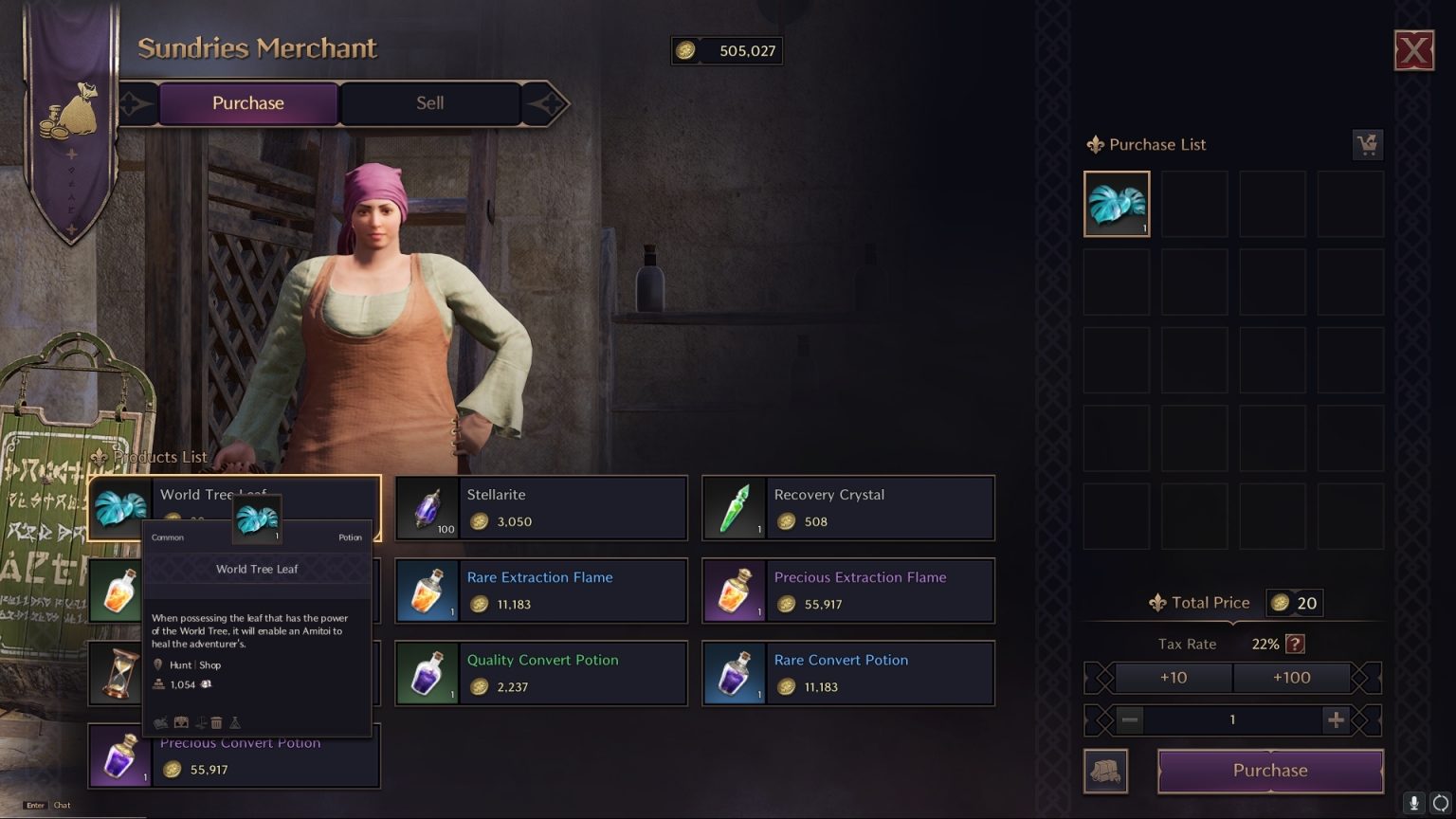Open the inventory bag icon beside Purchase
The image size is (1456, 819).
[x=1106, y=771]
